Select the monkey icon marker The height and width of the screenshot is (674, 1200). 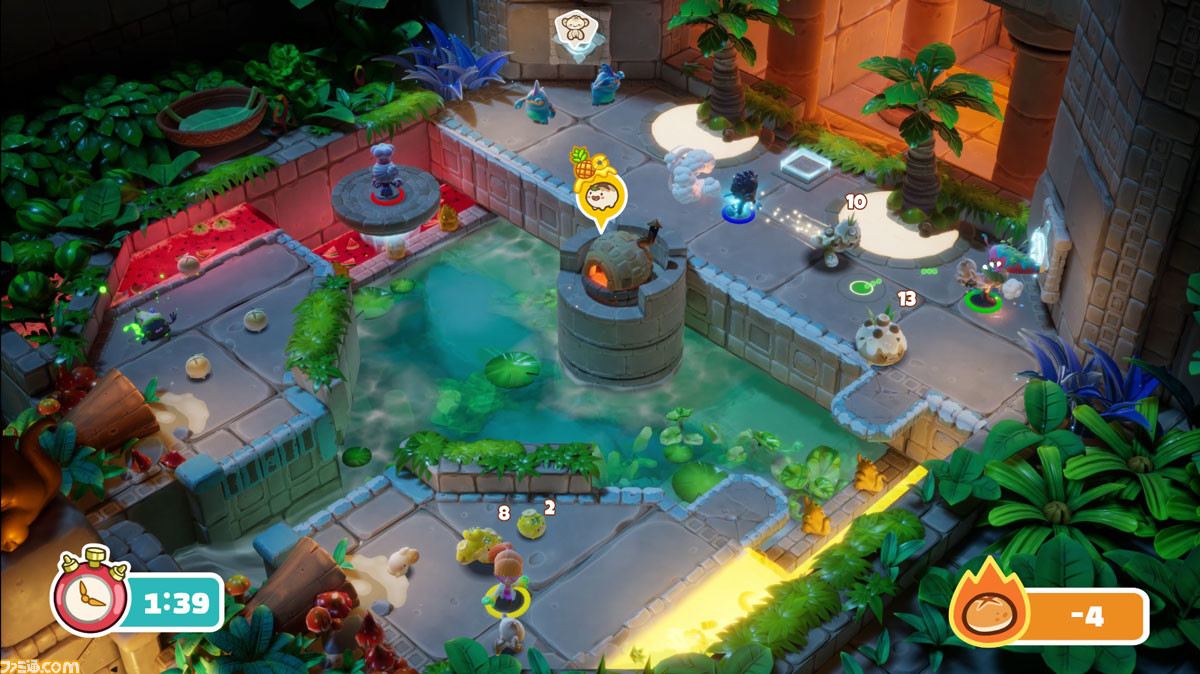[574, 31]
